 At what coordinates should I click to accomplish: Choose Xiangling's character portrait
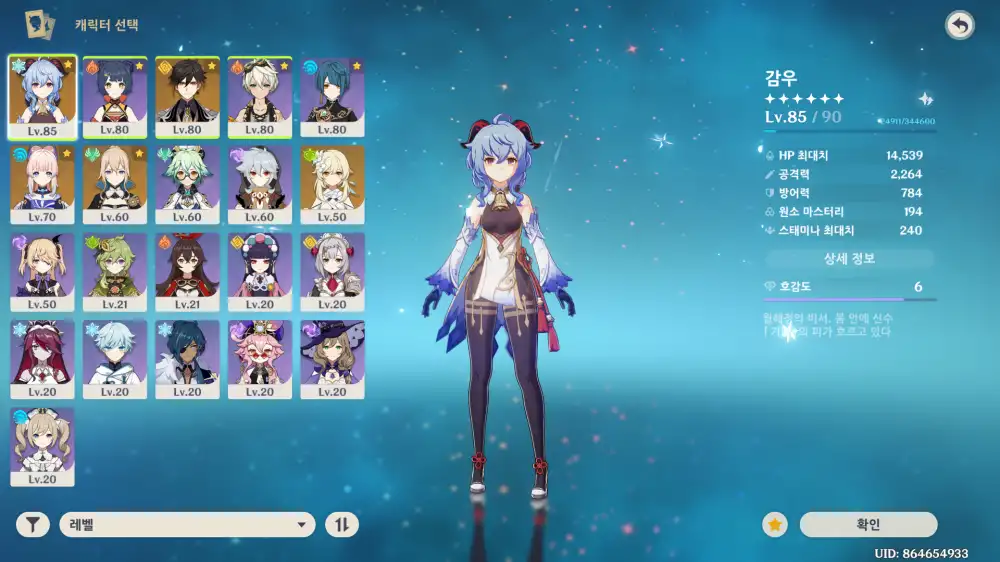(115, 96)
